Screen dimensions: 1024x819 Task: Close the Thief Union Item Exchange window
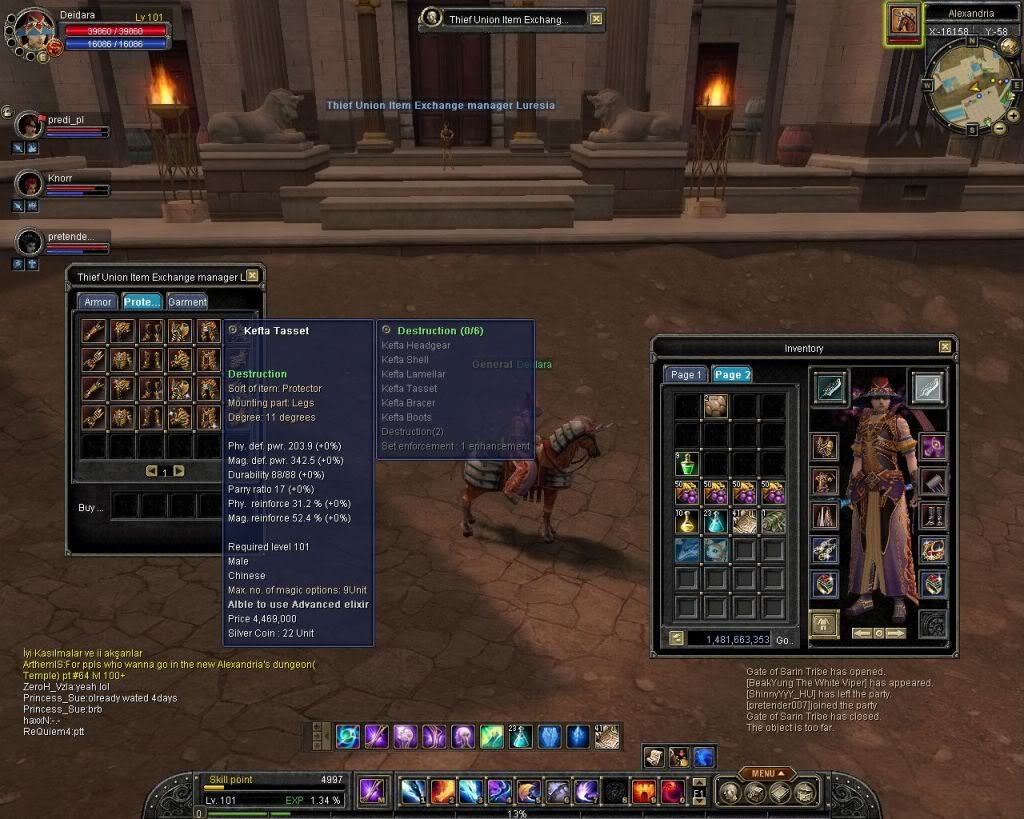pyautogui.click(x=252, y=276)
